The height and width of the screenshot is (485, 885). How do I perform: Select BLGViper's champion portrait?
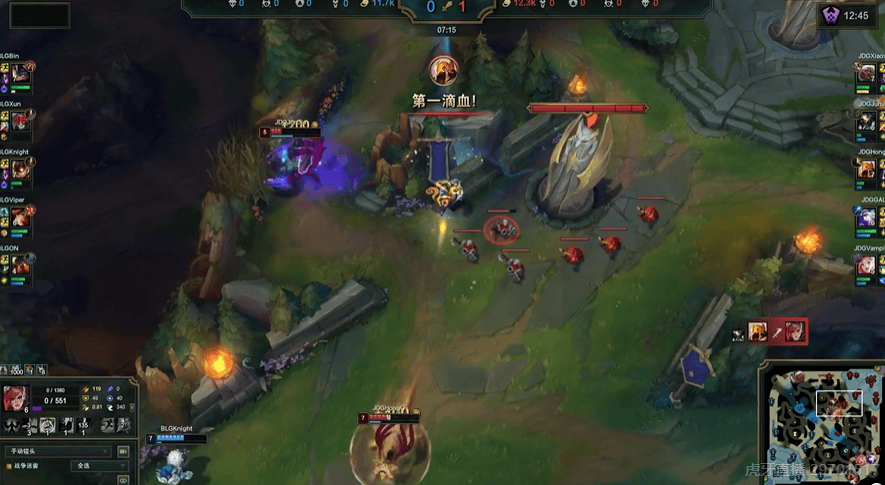click(x=20, y=219)
